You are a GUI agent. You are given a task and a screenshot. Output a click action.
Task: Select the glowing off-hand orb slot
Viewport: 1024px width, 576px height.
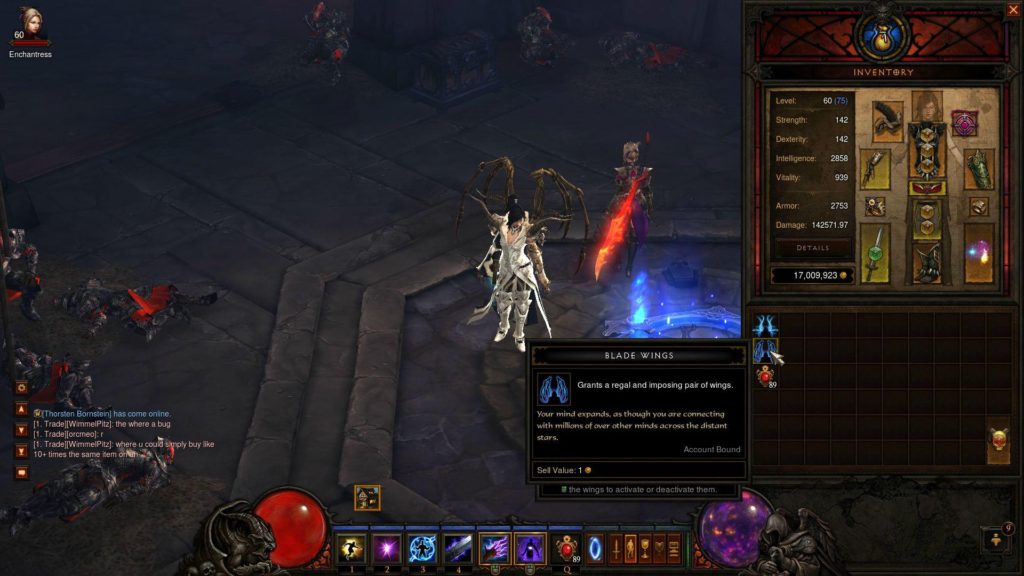(978, 252)
